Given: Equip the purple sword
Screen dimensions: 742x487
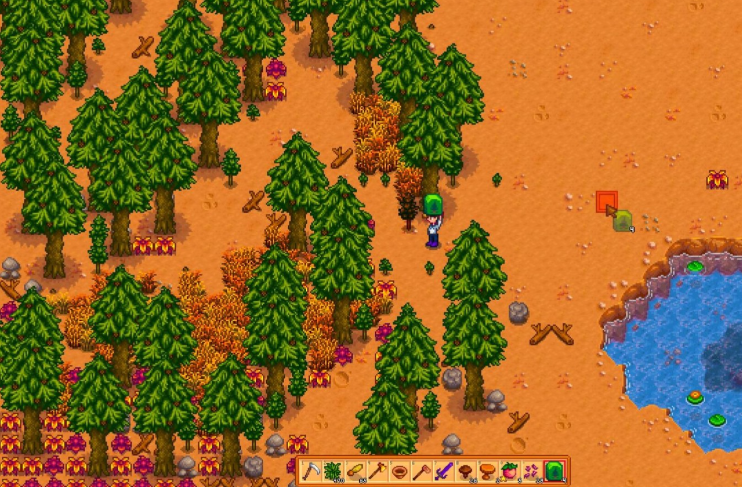Looking at the screenshot, I should 443,470.
